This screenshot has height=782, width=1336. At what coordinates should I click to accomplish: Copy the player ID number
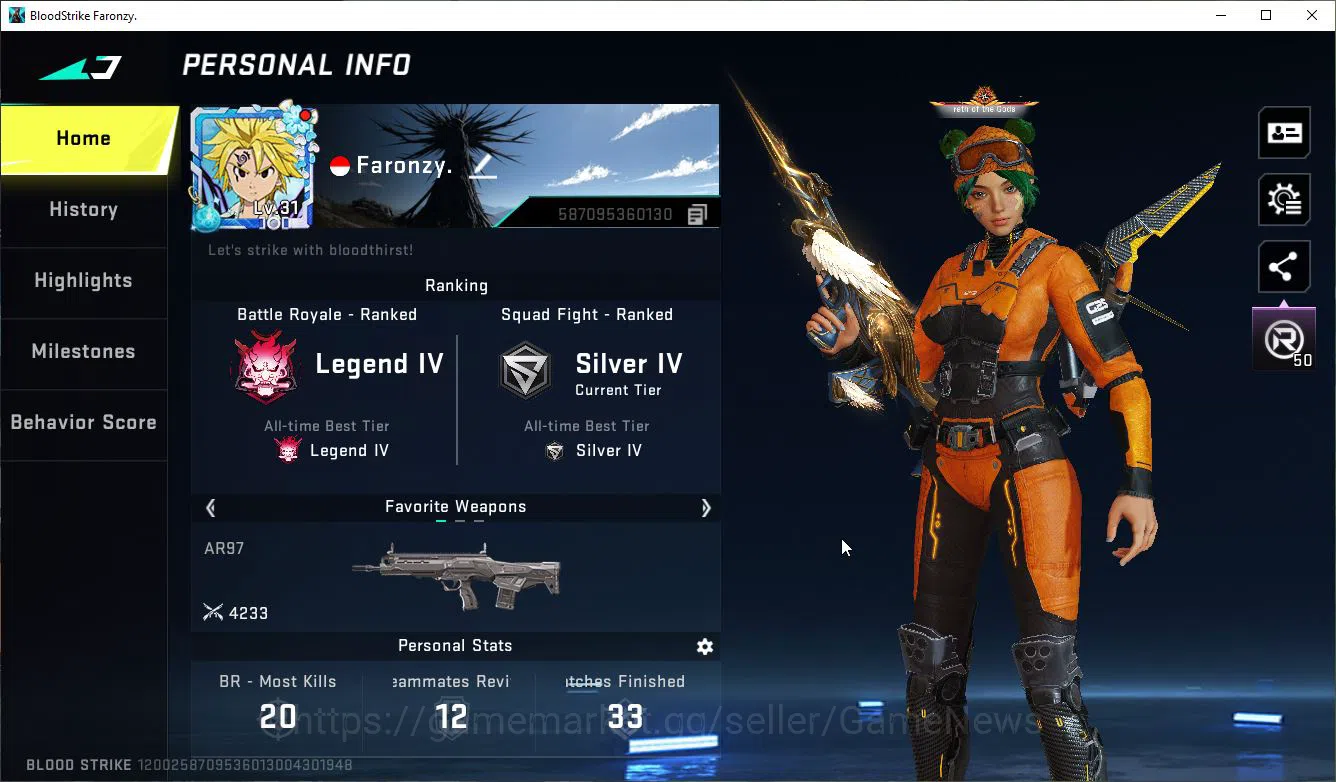pos(697,214)
